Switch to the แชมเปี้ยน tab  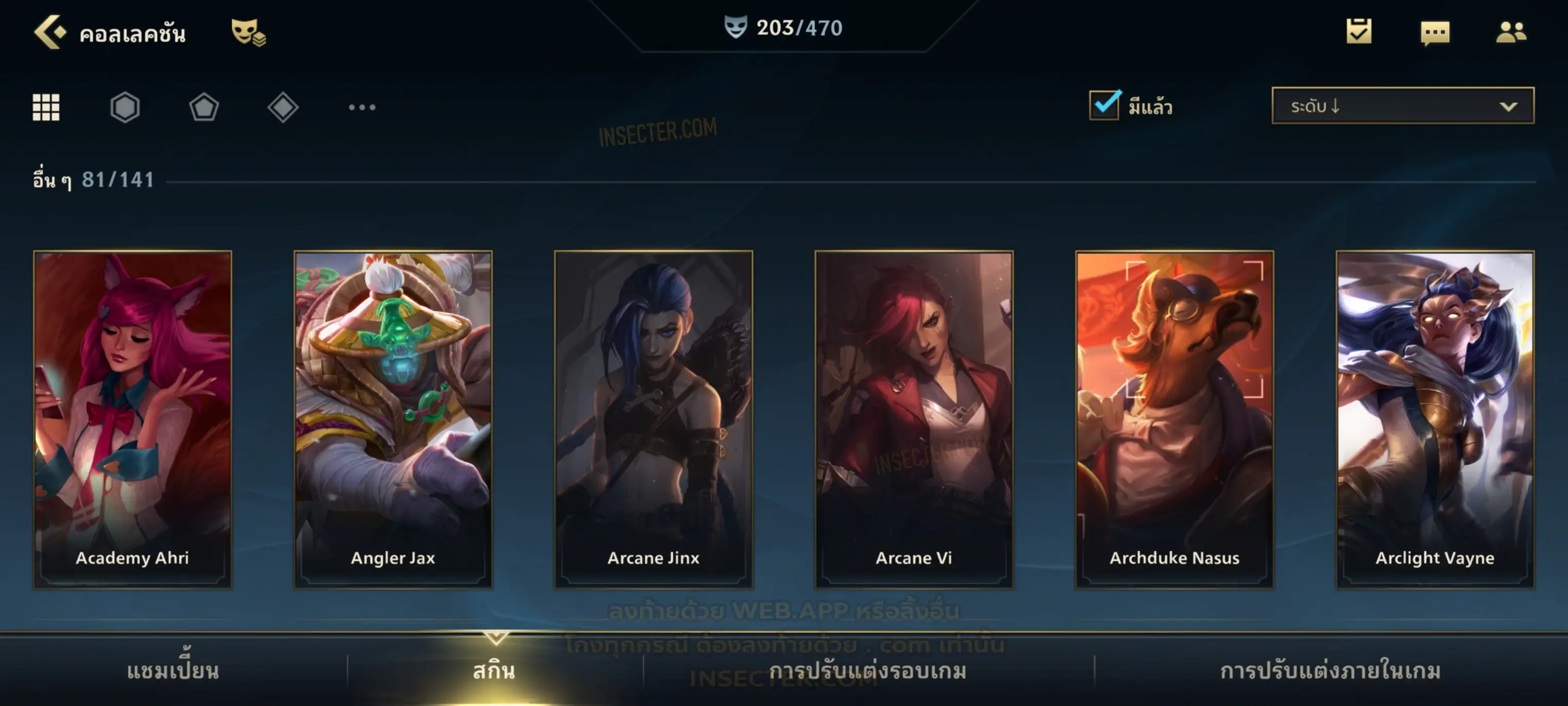[173, 671]
